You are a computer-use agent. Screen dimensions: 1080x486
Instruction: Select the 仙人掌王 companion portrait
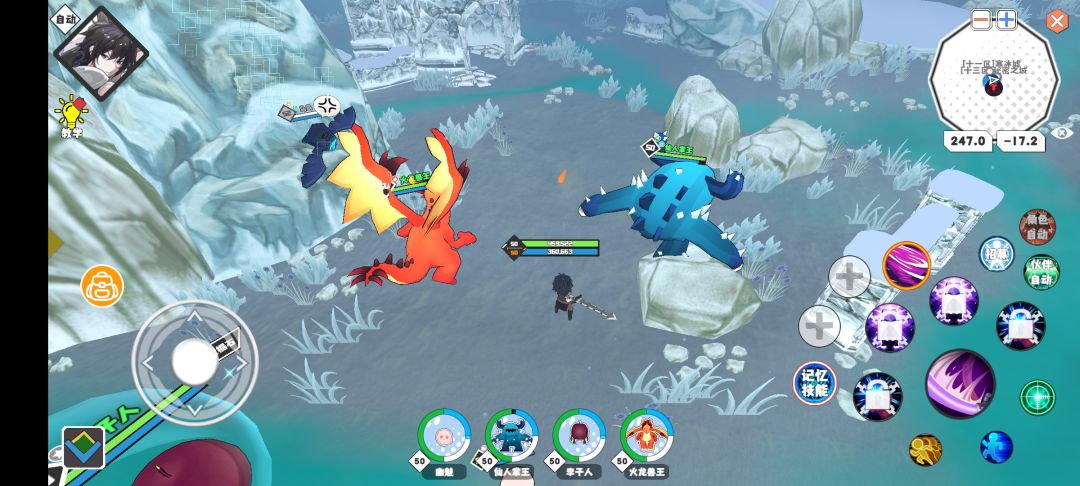tap(511, 435)
